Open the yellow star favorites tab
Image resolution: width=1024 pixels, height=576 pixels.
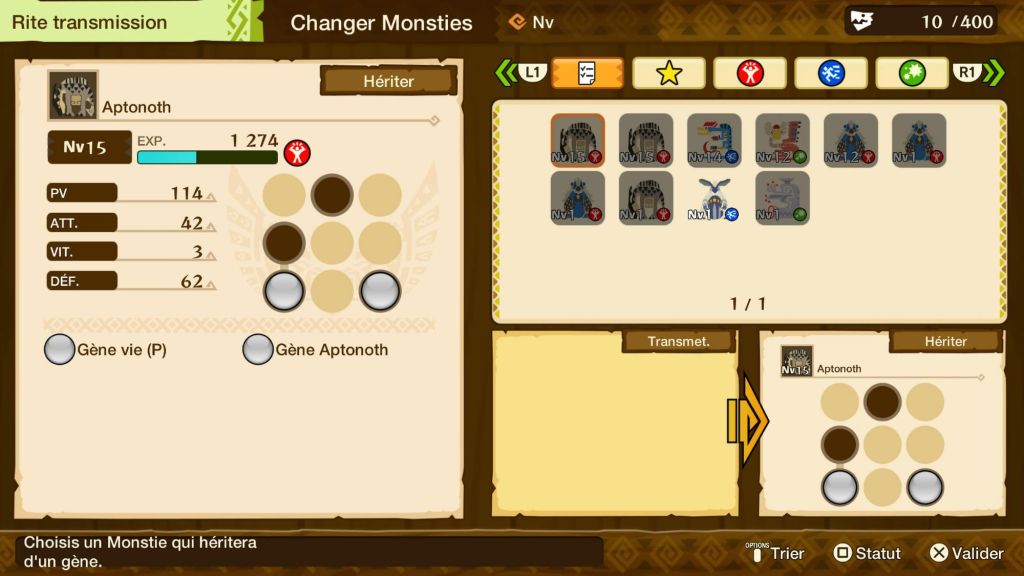pyautogui.click(x=668, y=73)
